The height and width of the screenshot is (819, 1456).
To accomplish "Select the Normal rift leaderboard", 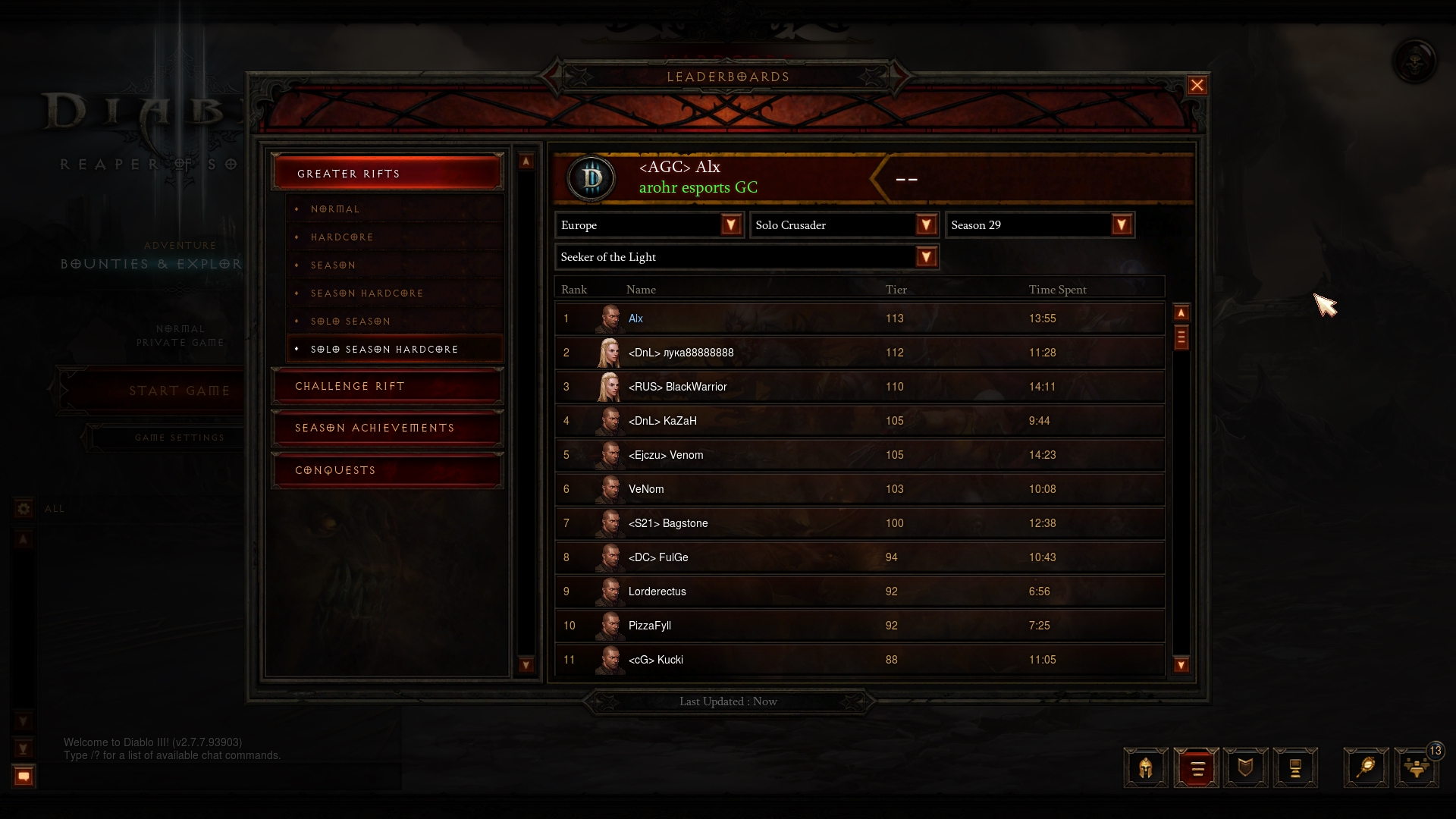I will [334, 209].
